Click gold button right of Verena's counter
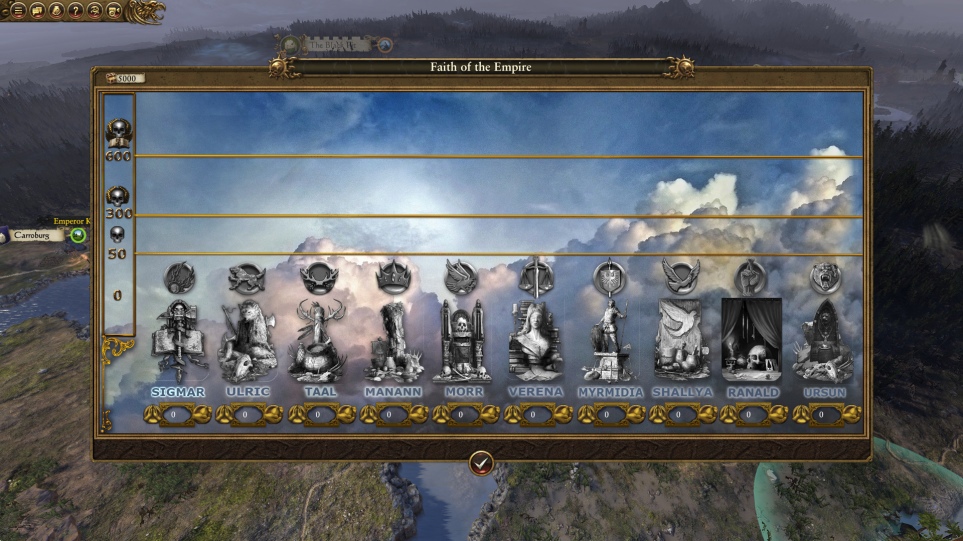Image resolution: width=963 pixels, height=541 pixels. pyautogui.click(x=562, y=414)
